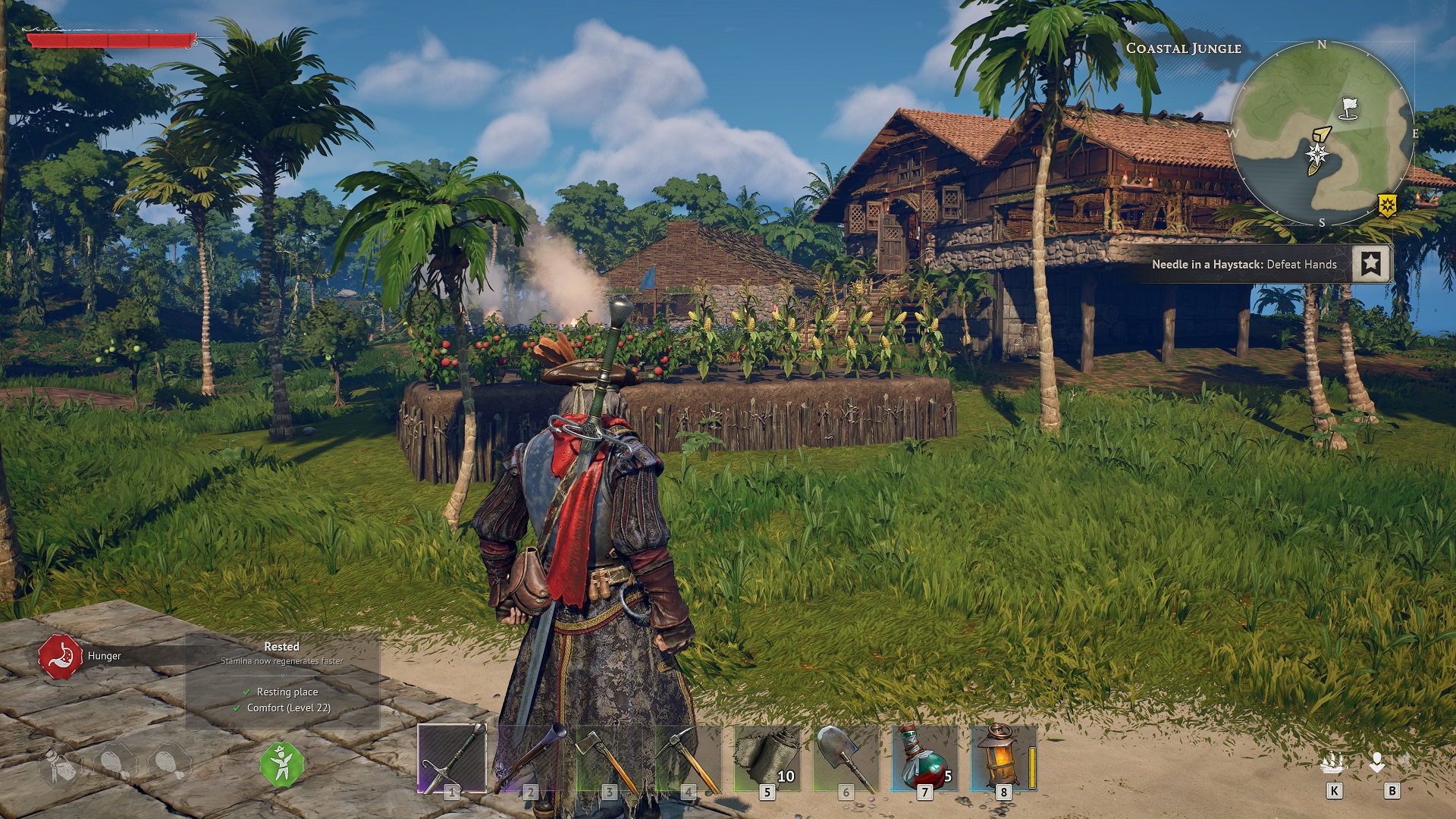The height and width of the screenshot is (819, 1456).
Task: Click the ship icon above the K key
Action: 1332,762
